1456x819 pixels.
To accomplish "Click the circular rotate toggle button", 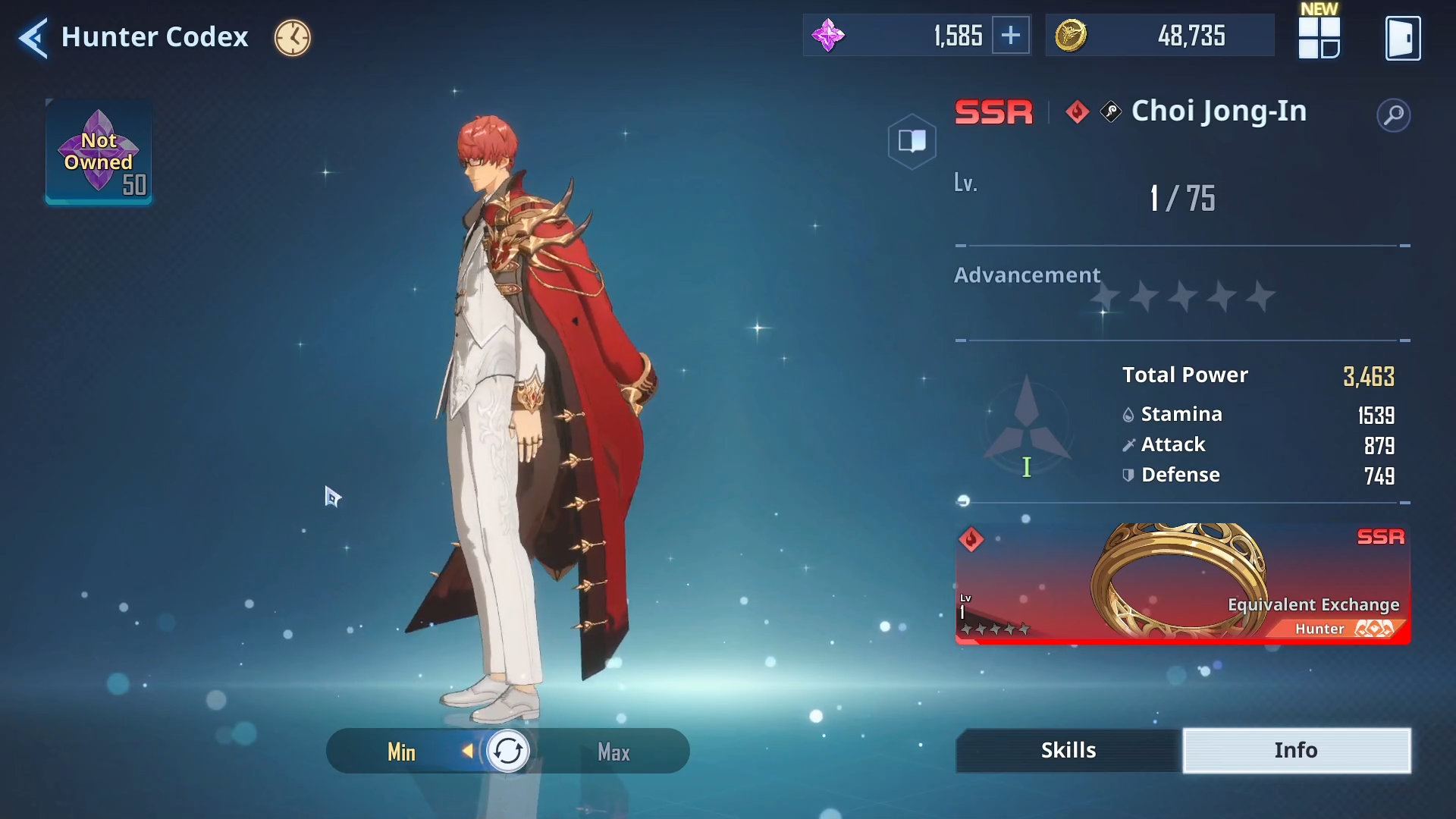I will click(x=507, y=752).
